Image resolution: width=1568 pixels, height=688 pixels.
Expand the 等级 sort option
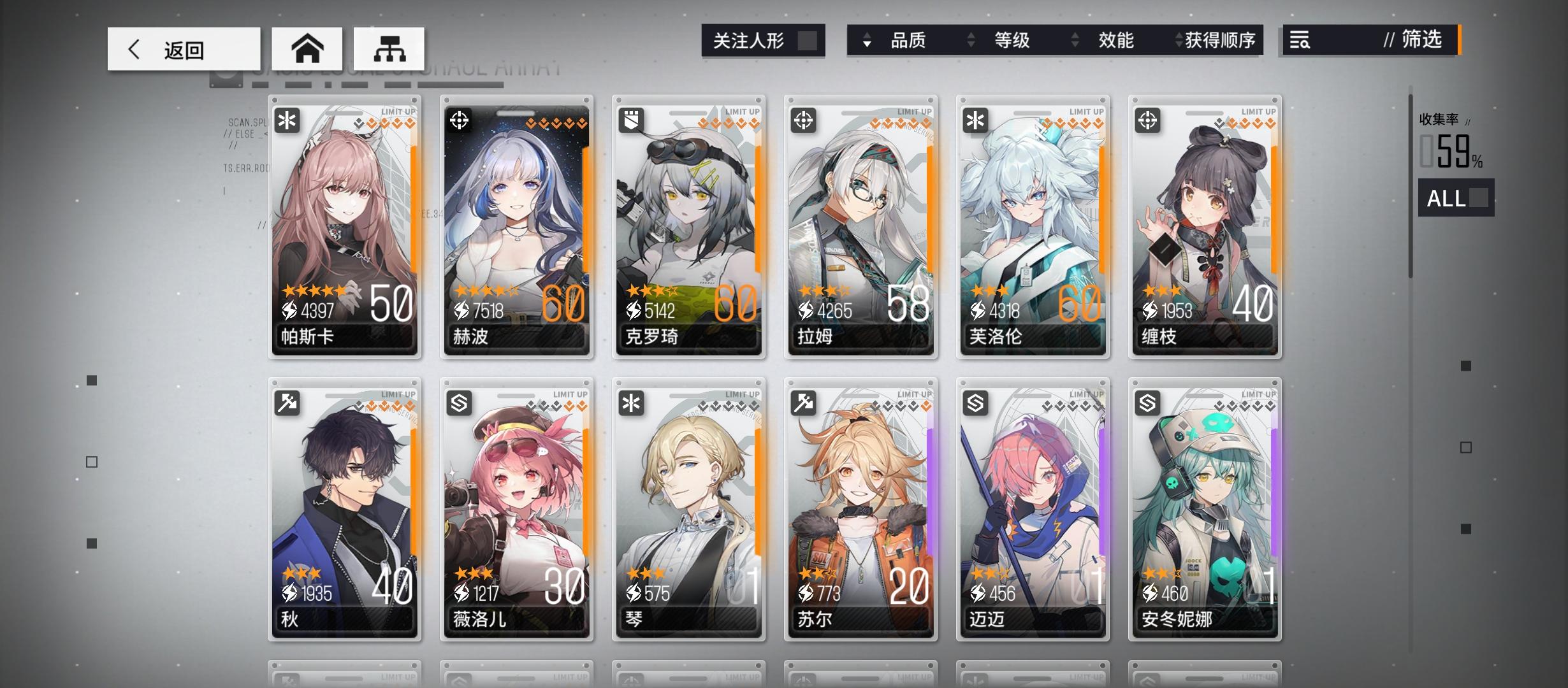point(971,40)
